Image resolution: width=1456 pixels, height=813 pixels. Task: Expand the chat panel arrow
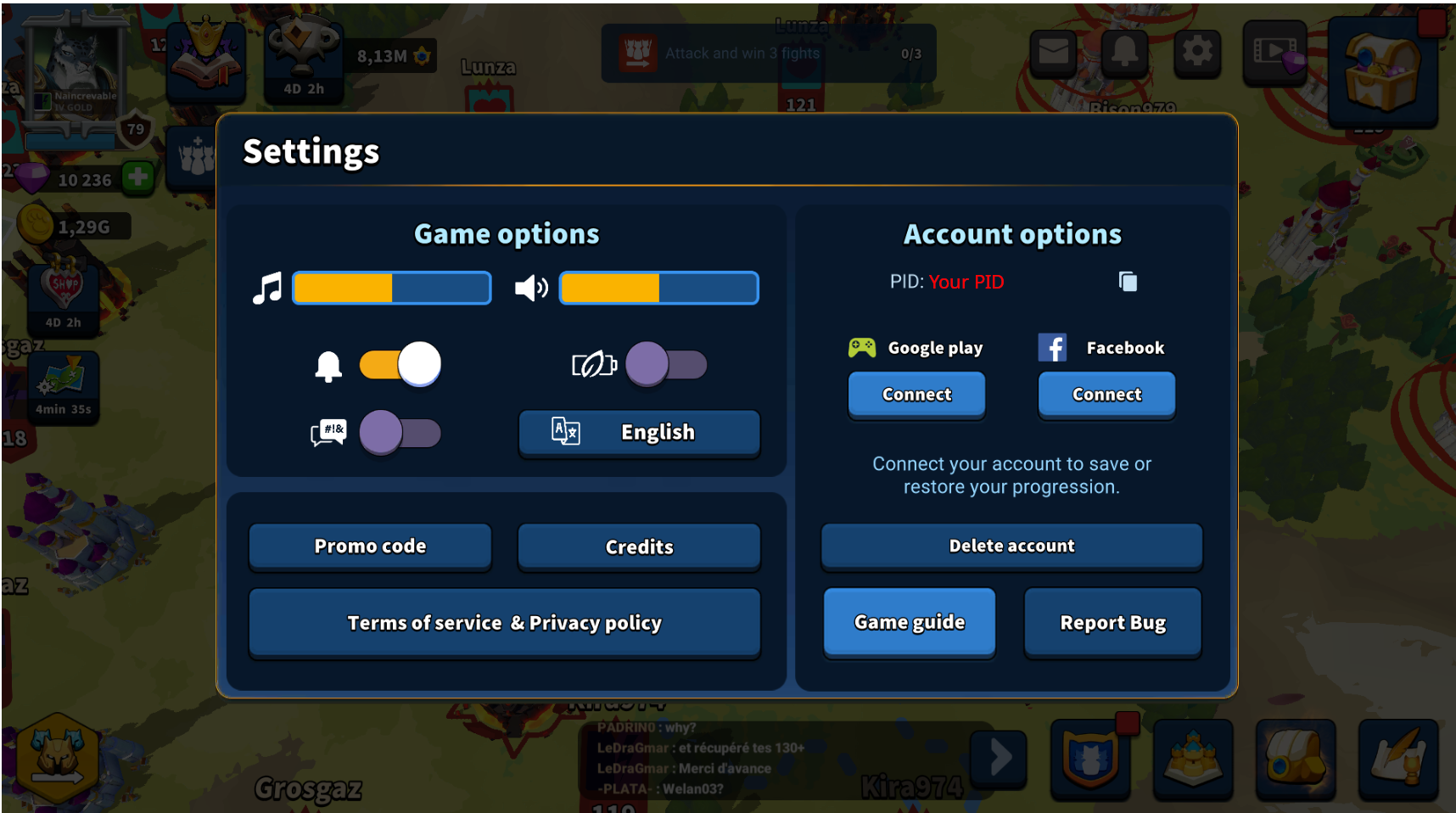(x=998, y=760)
